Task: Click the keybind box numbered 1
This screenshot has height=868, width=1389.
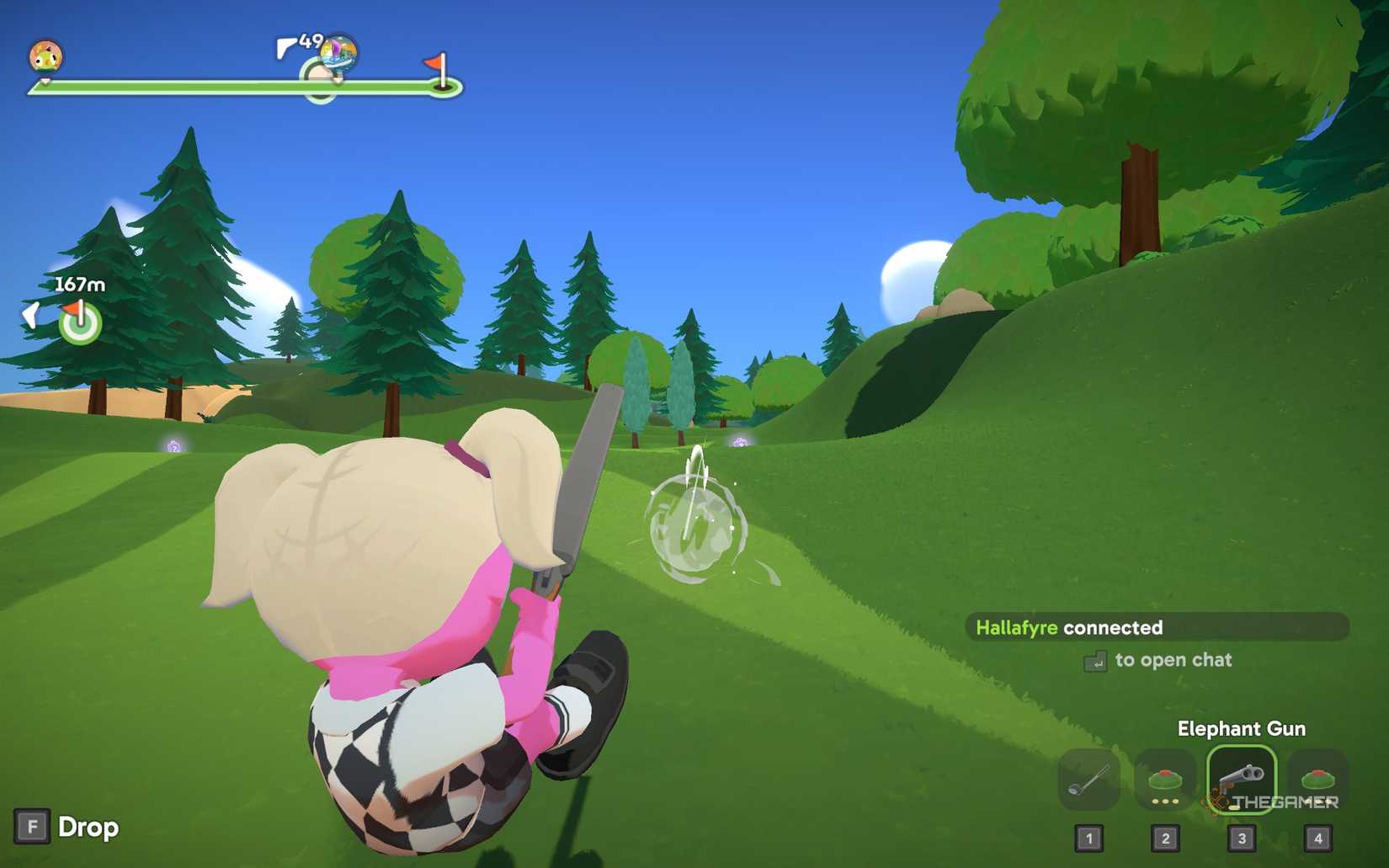Action: pyautogui.click(x=1088, y=838)
